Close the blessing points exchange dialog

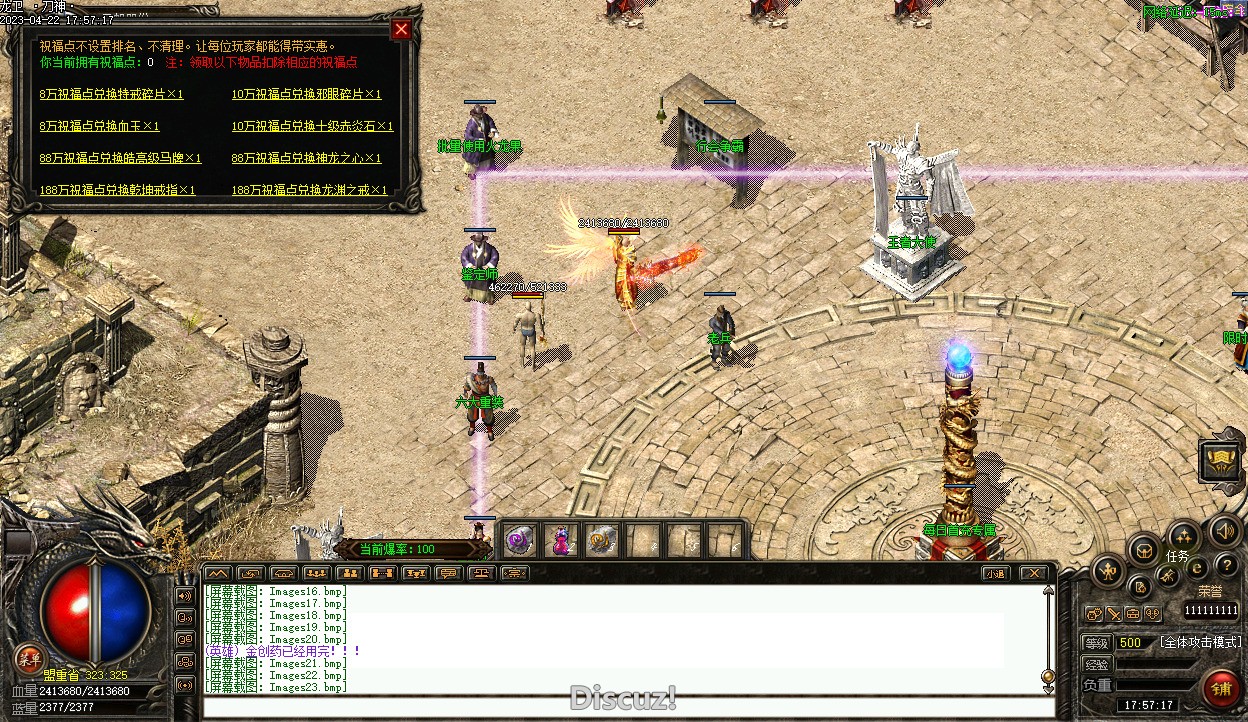coord(401,29)
